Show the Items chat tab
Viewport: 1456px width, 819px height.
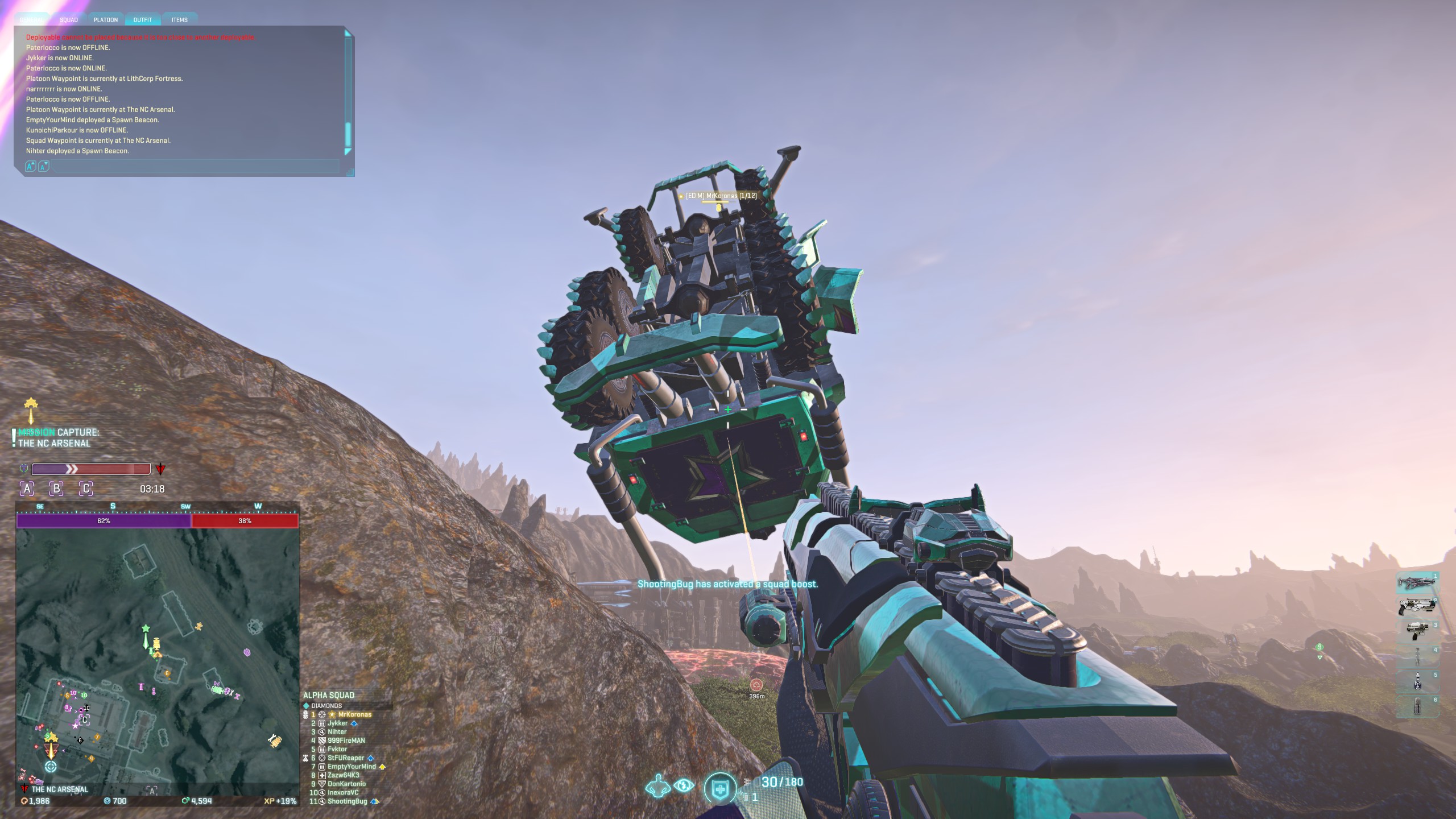[x=180, y=20]
